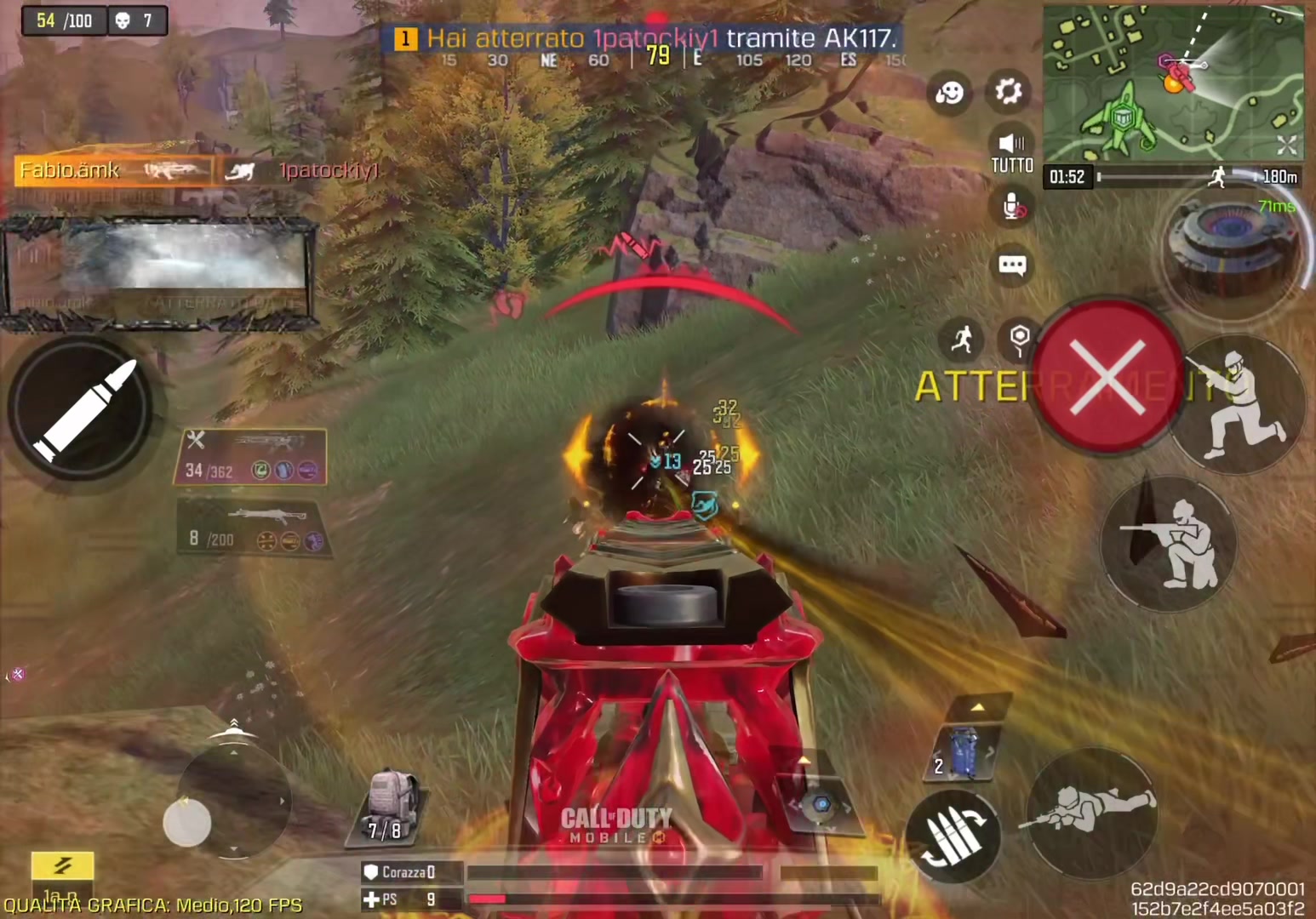The image size is (1316, 919).
Task: Move using the virtual joystick knob
Action: (187, 822)
